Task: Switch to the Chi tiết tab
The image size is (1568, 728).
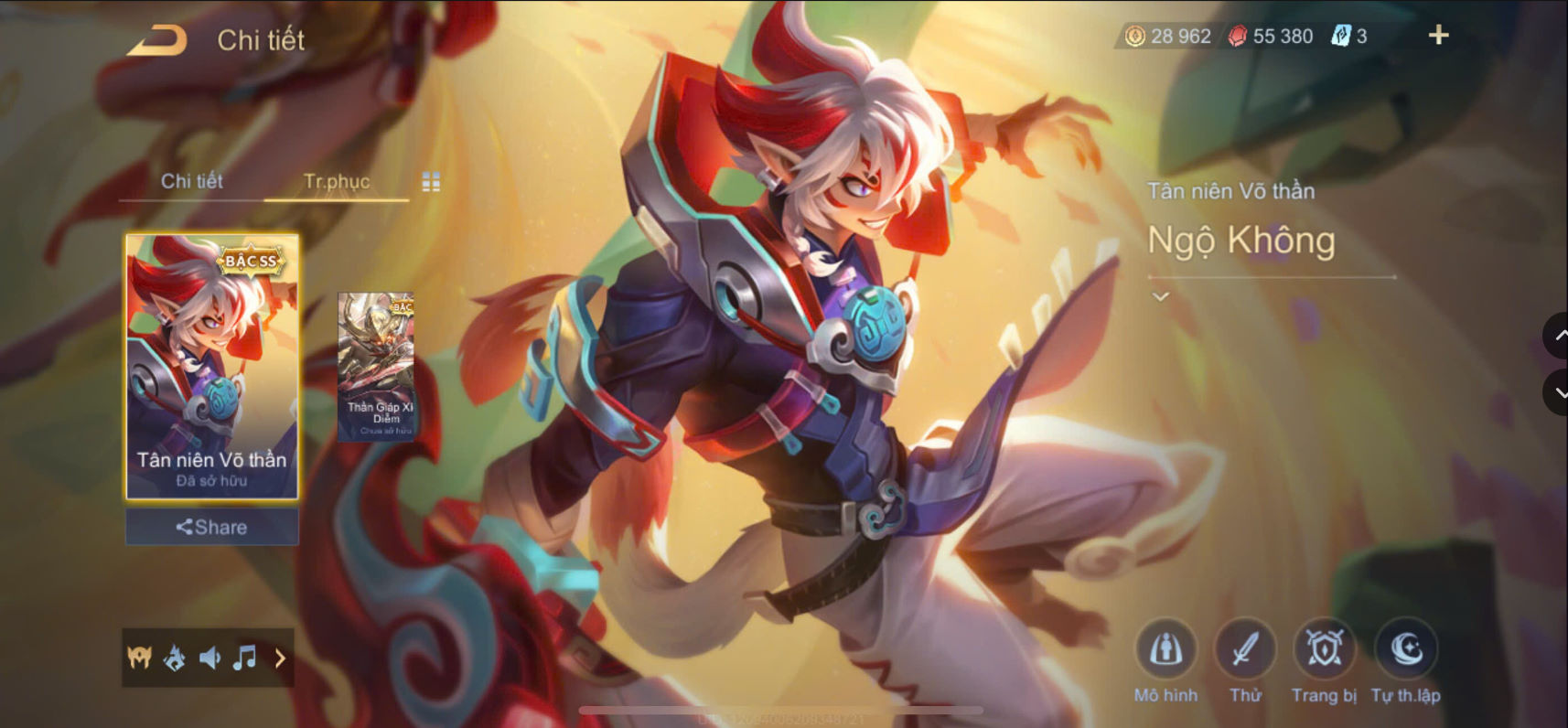Action: pyautogui.click(x=192, y=181)
